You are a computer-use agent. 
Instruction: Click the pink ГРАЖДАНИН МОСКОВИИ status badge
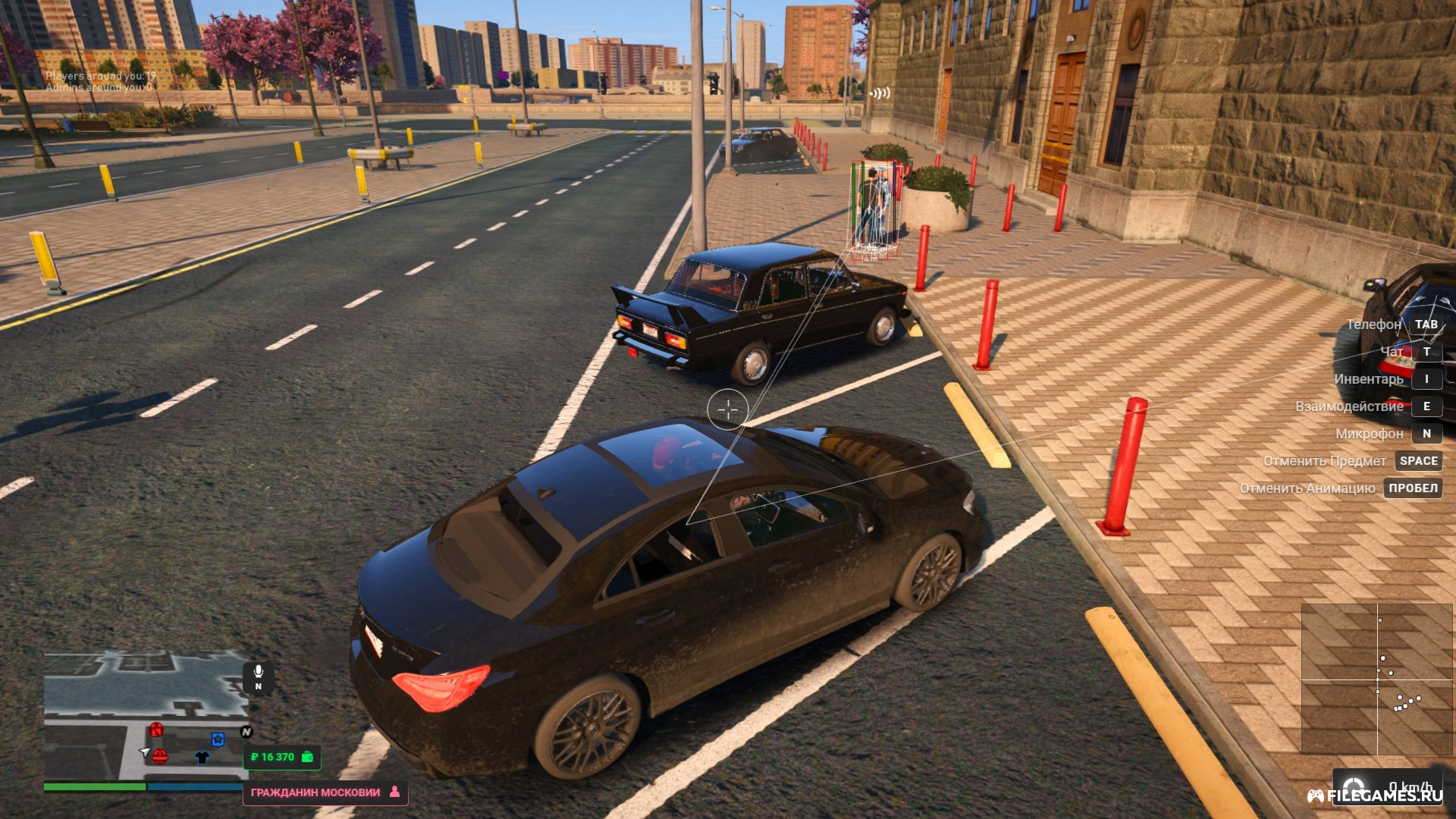click(x=325, y=792)
